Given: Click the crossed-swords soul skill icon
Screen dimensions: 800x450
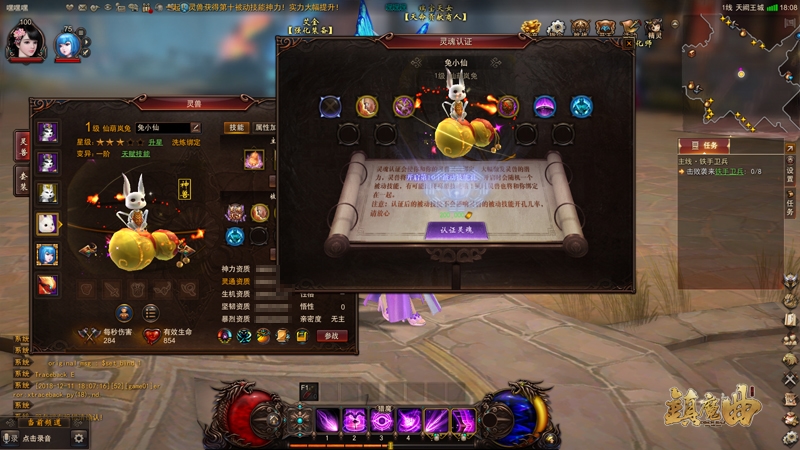Looking at the screenshot, I should click(331, 106).
